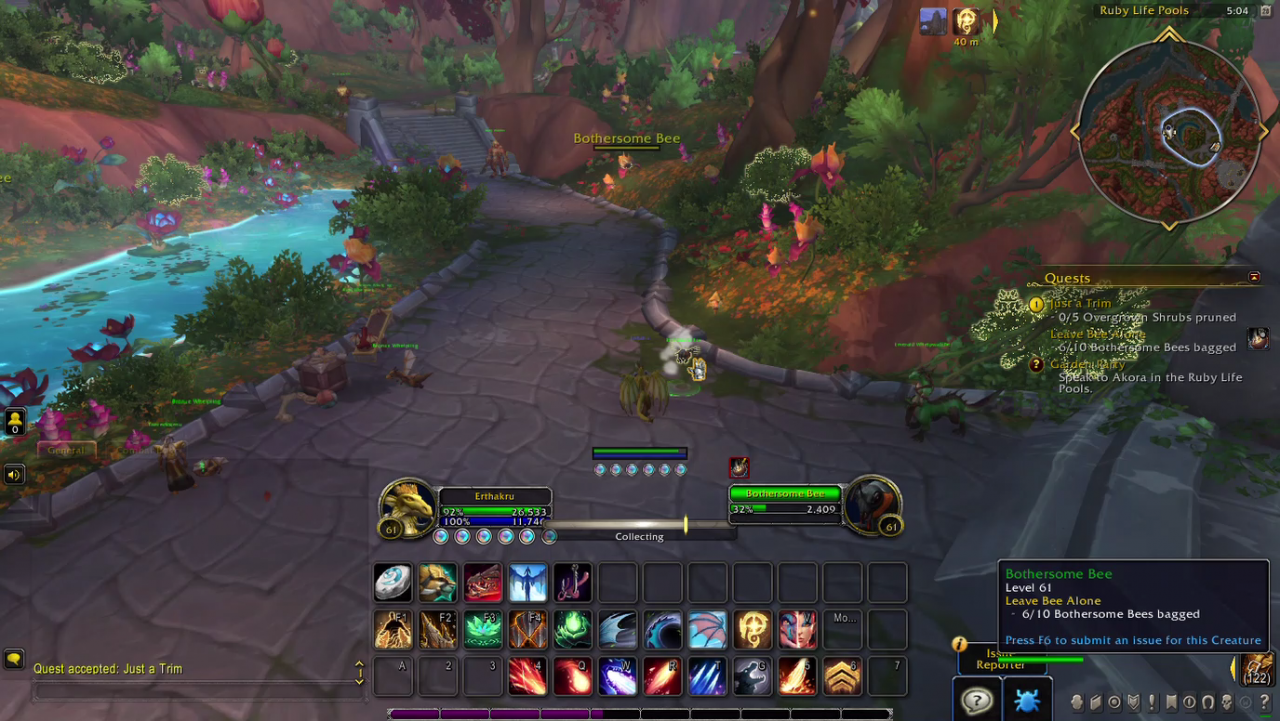
Task: Open the Issue Reporter help bubble
Action: point(976,700)
